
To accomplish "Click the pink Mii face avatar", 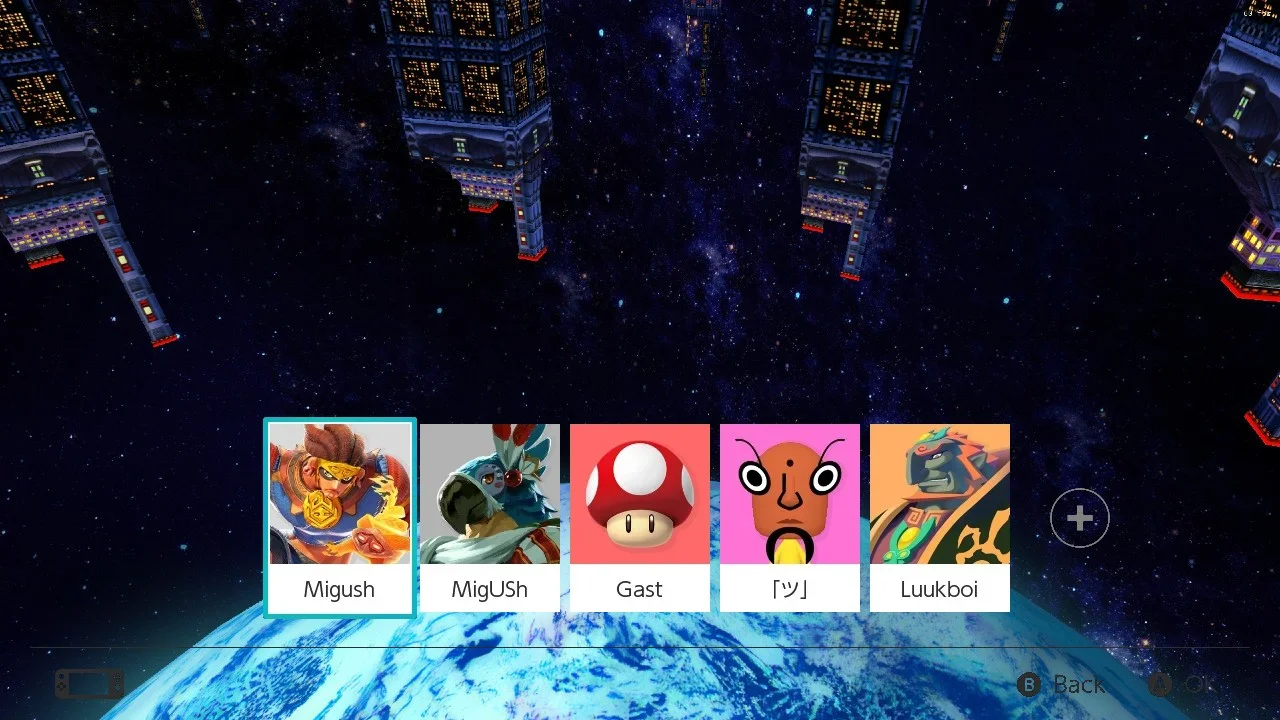I will pos(789,495).
